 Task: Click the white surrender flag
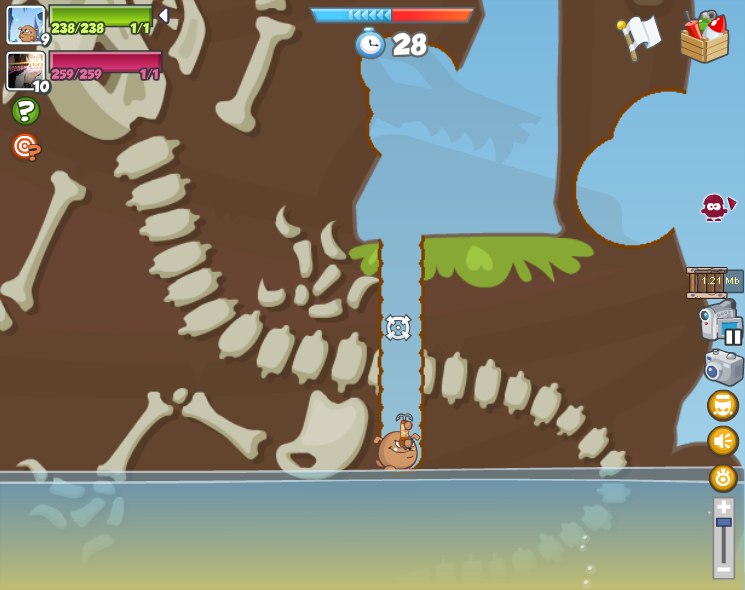pyautogui.click(x=639, y=36)
